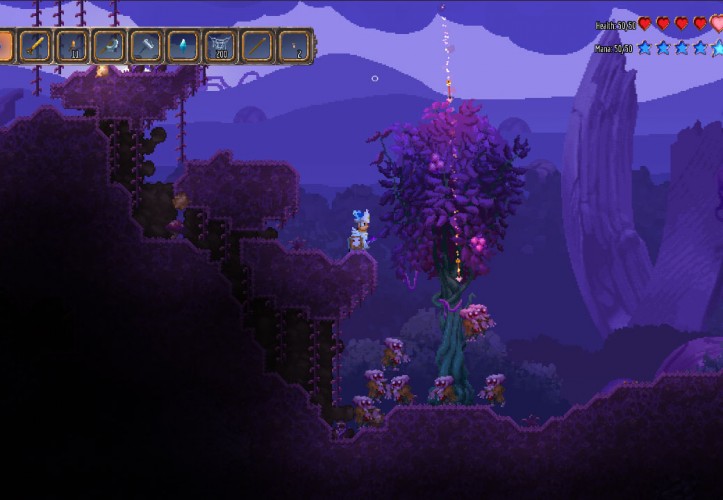Select the blue crystal hotbar slot
The height and width of the screenshot is (500, 723).
184,45
